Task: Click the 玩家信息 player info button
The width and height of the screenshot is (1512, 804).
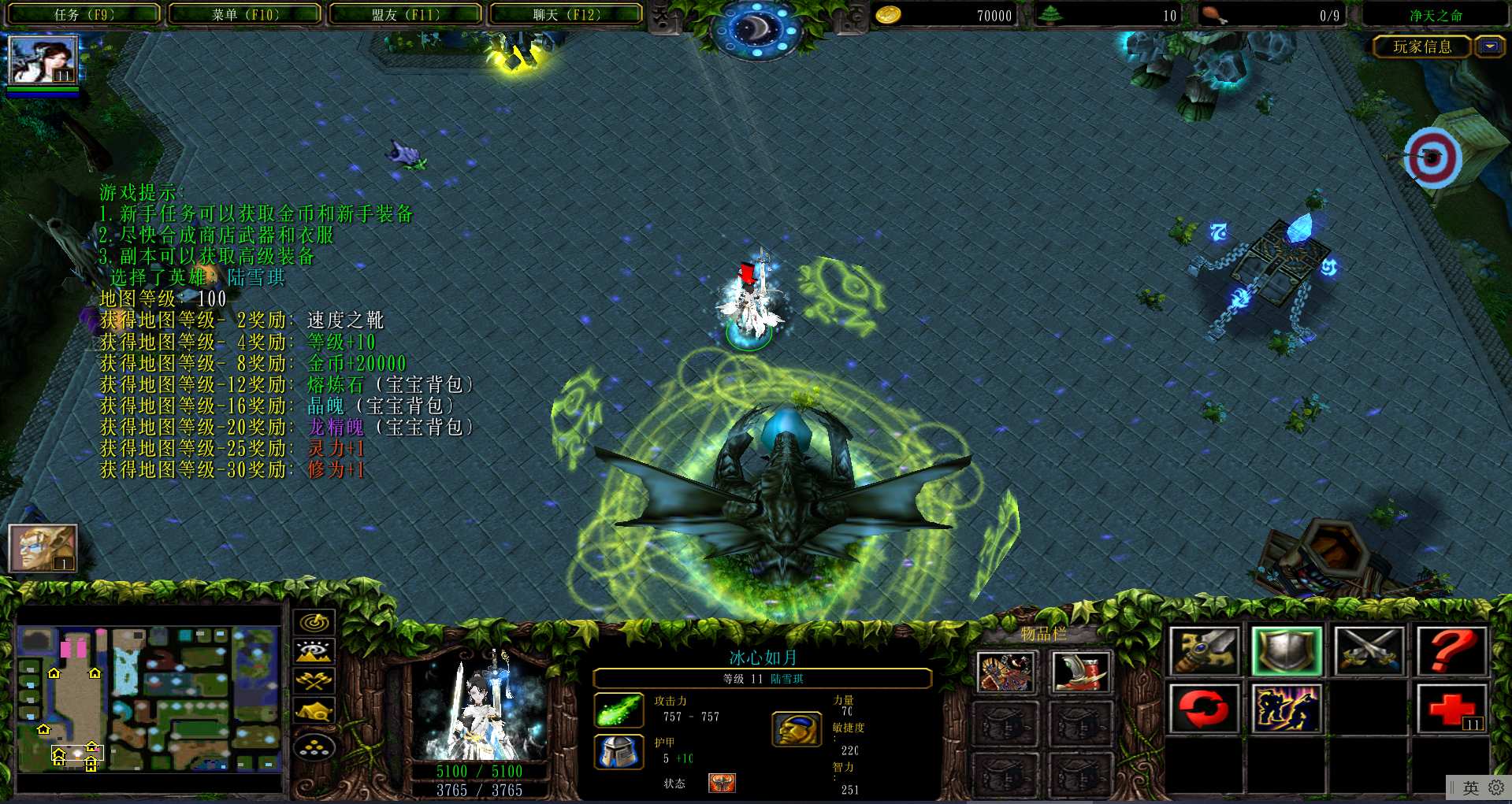Action: coord(1421,46)
